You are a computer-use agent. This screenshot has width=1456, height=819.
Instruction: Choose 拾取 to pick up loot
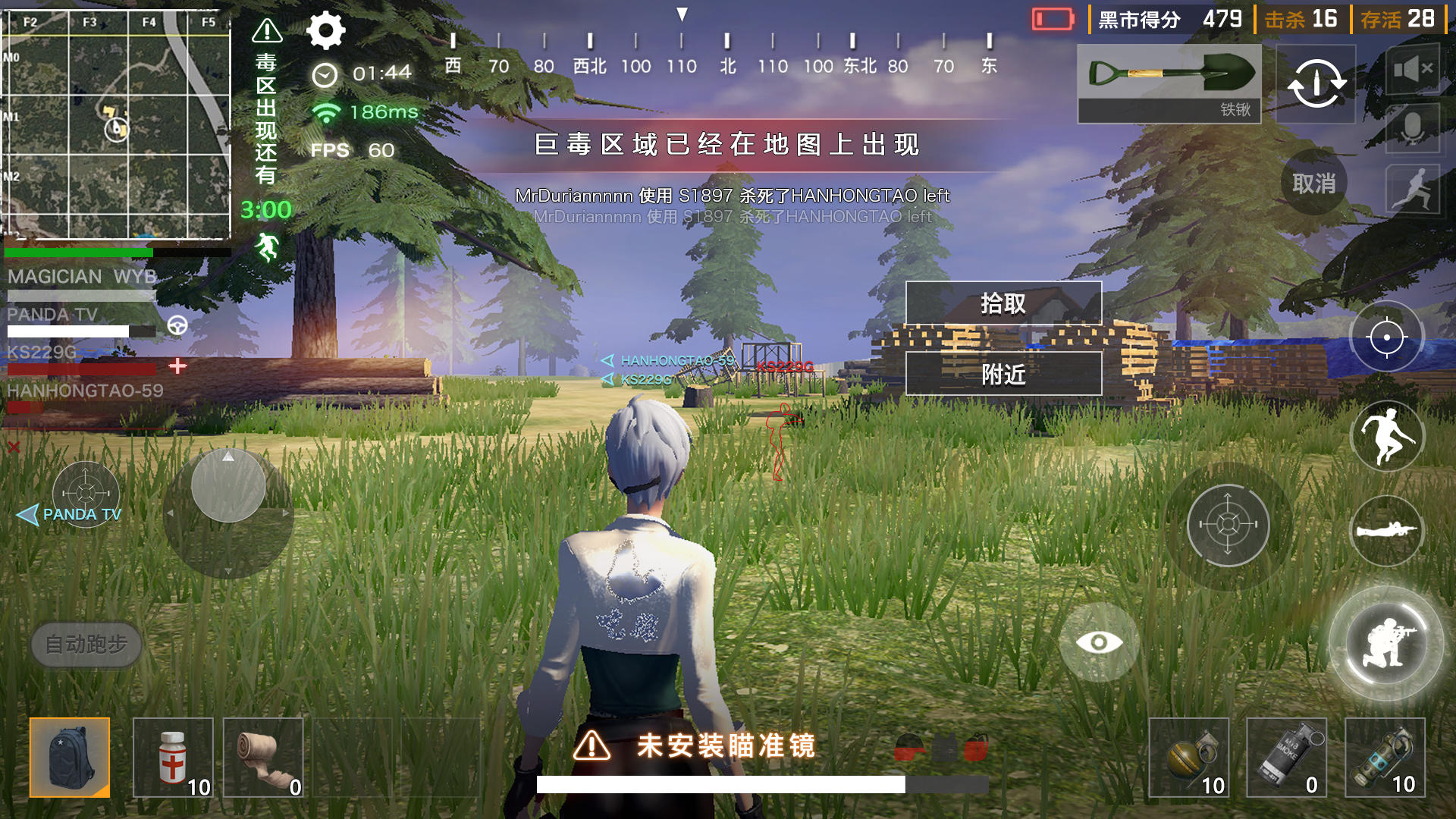(x=1003, y=304)
